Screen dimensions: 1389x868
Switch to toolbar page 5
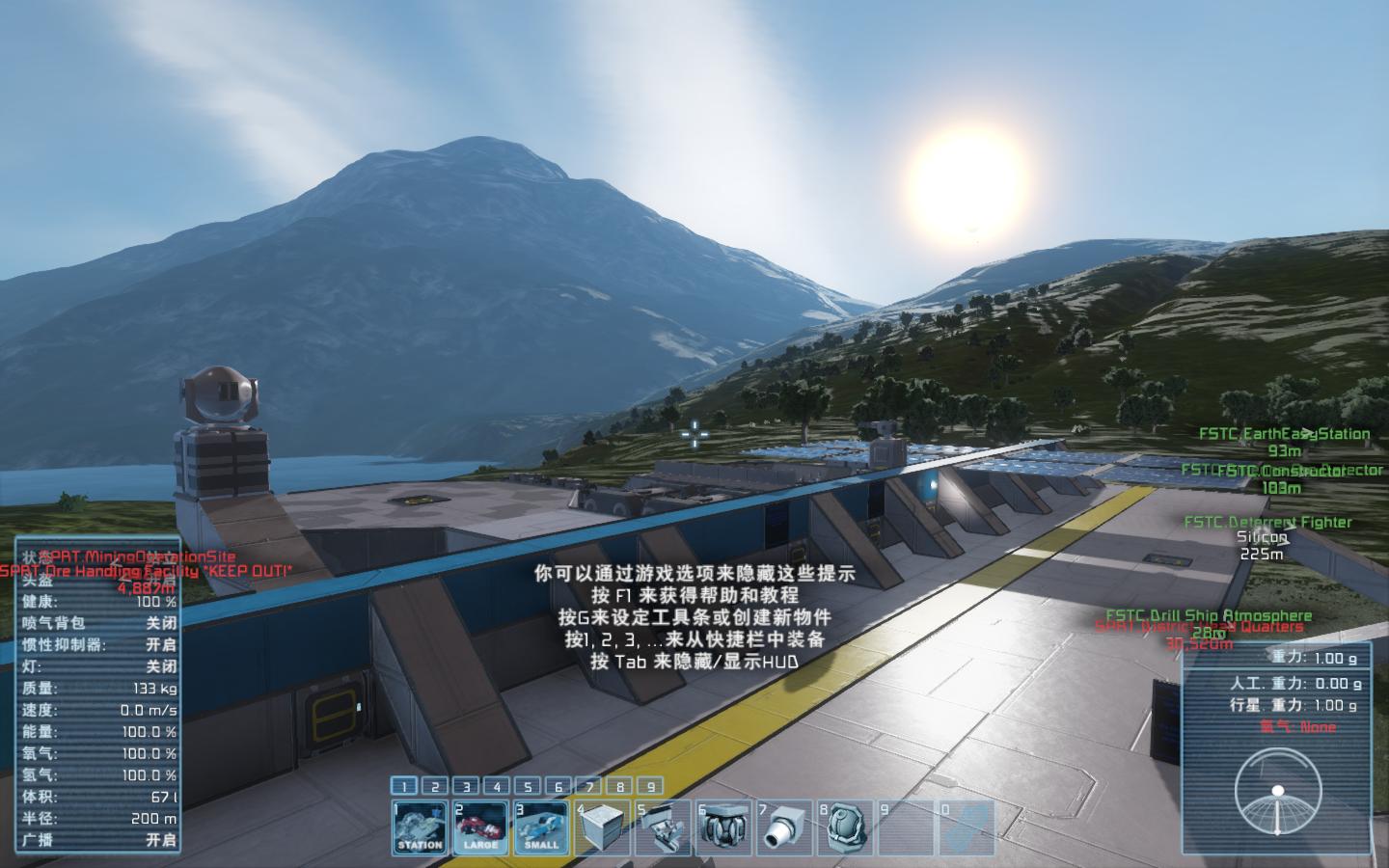[x=528, y=786]
